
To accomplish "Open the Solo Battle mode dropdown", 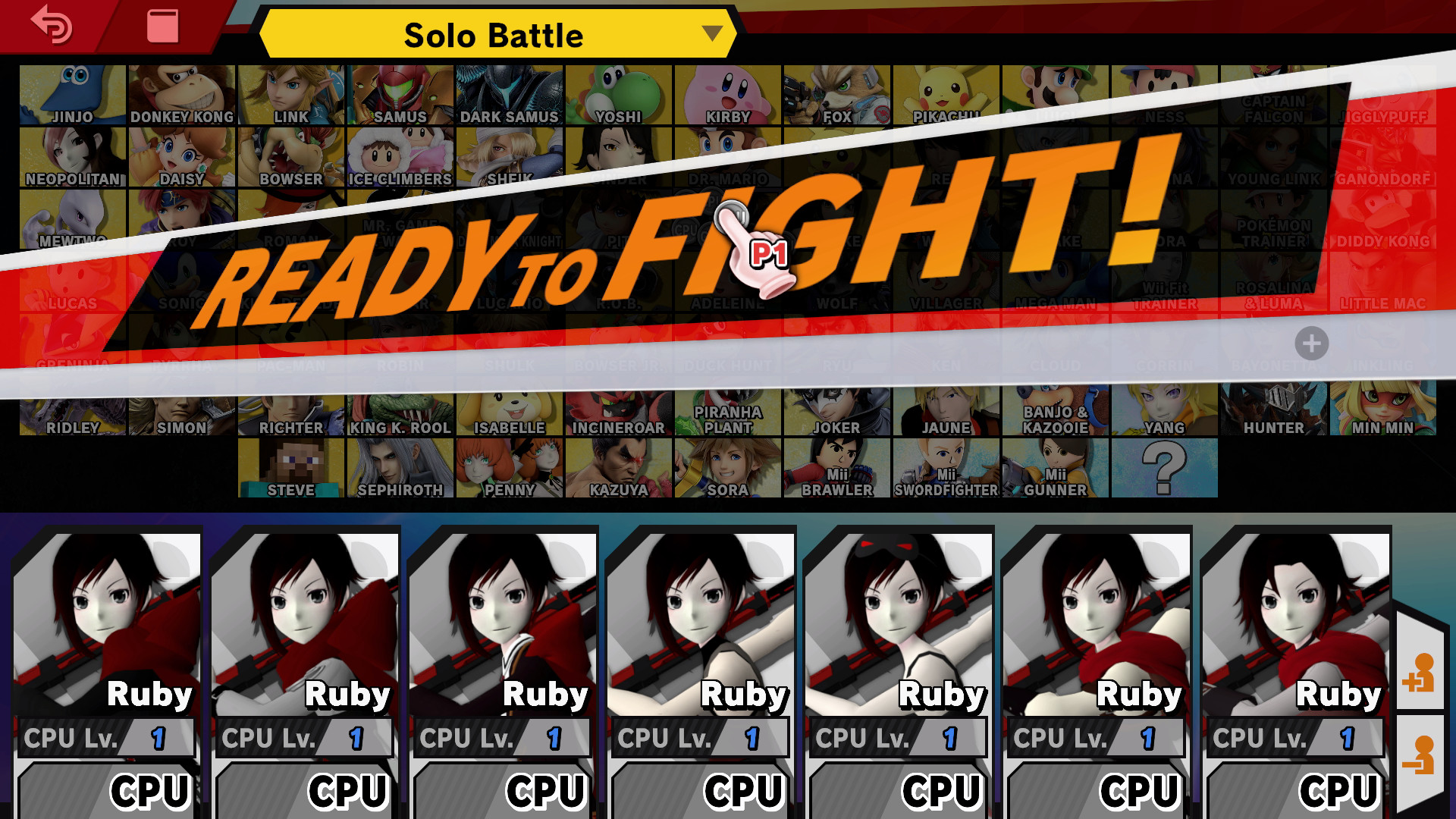I will [494, 34].
